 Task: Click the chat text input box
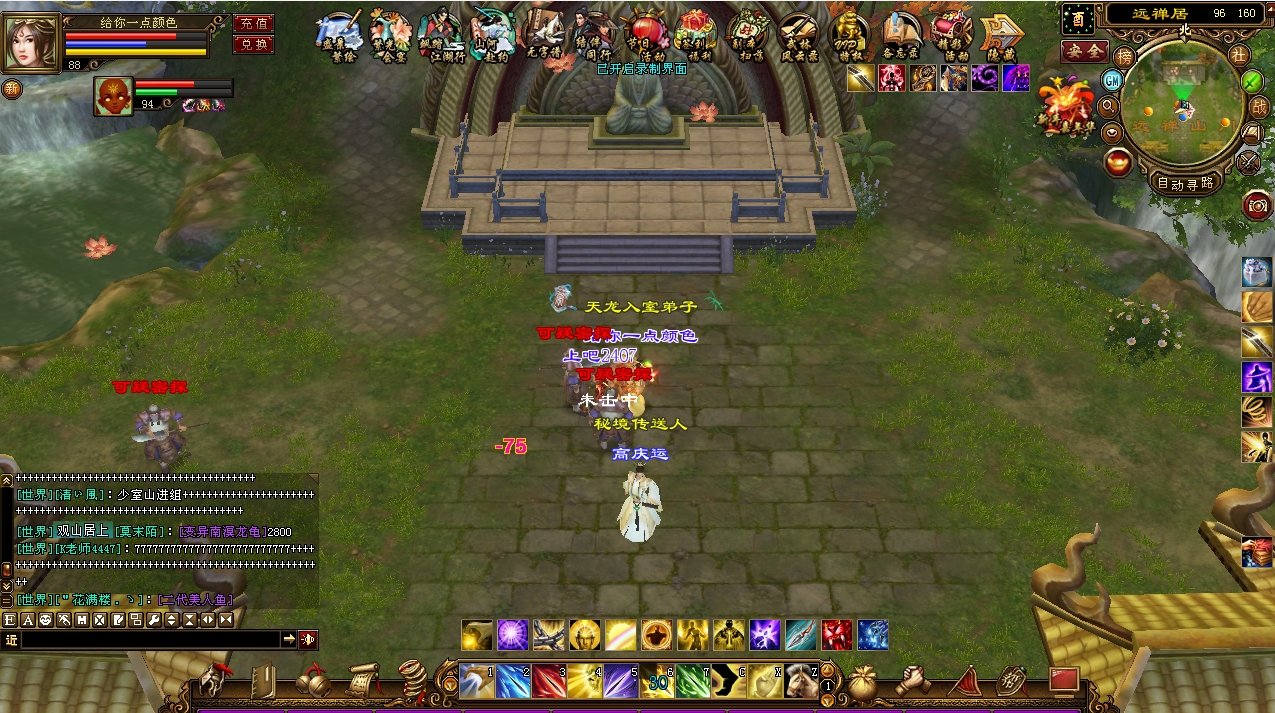[150, 639]
